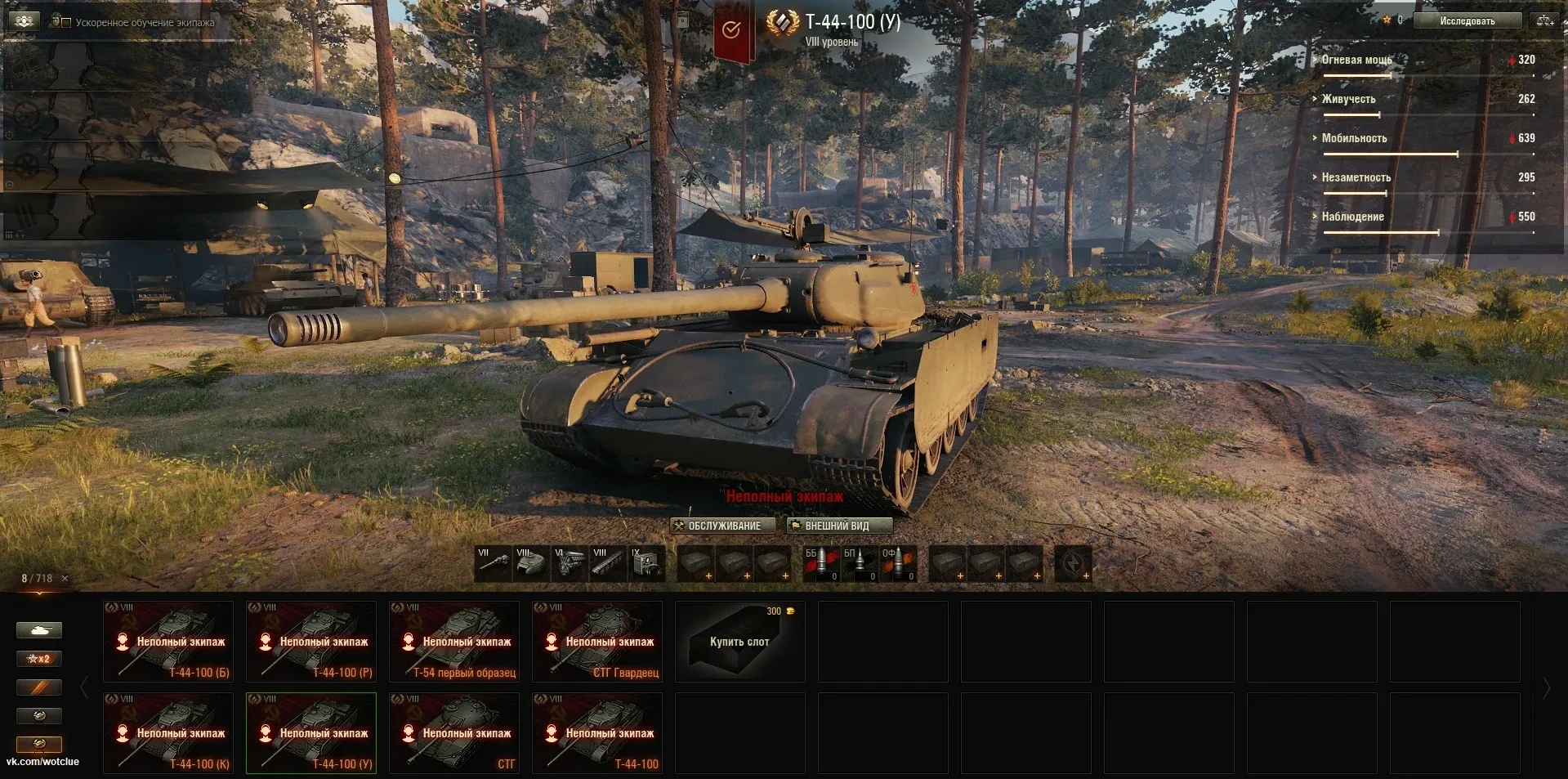Screen dimensions: 1568x779
Task: Open the Внешний вид appearance menu
Action: tap(839, 526)
